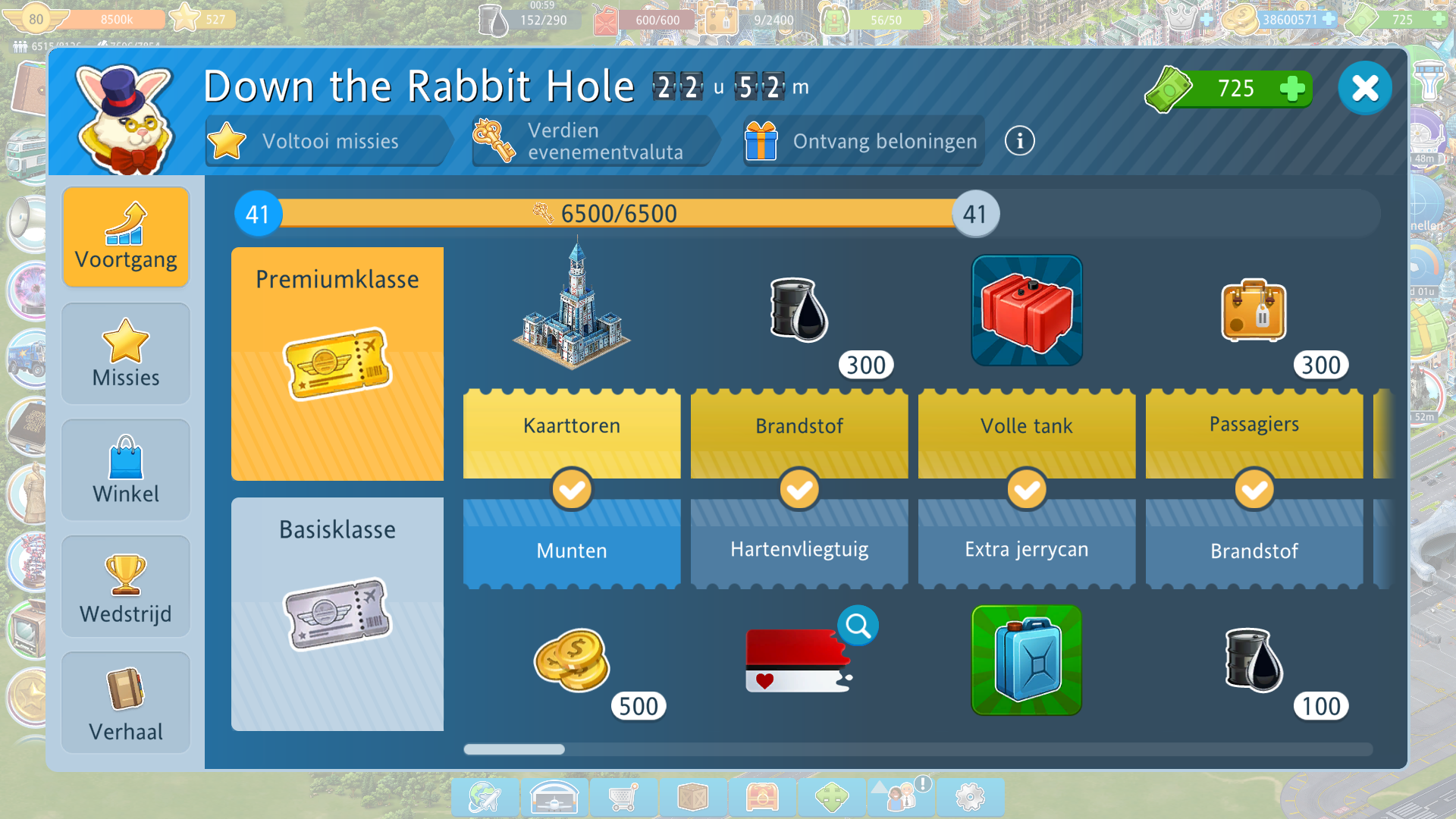Open the Verhaal story tab
1456x819 pixels.
tap(126, 703)
